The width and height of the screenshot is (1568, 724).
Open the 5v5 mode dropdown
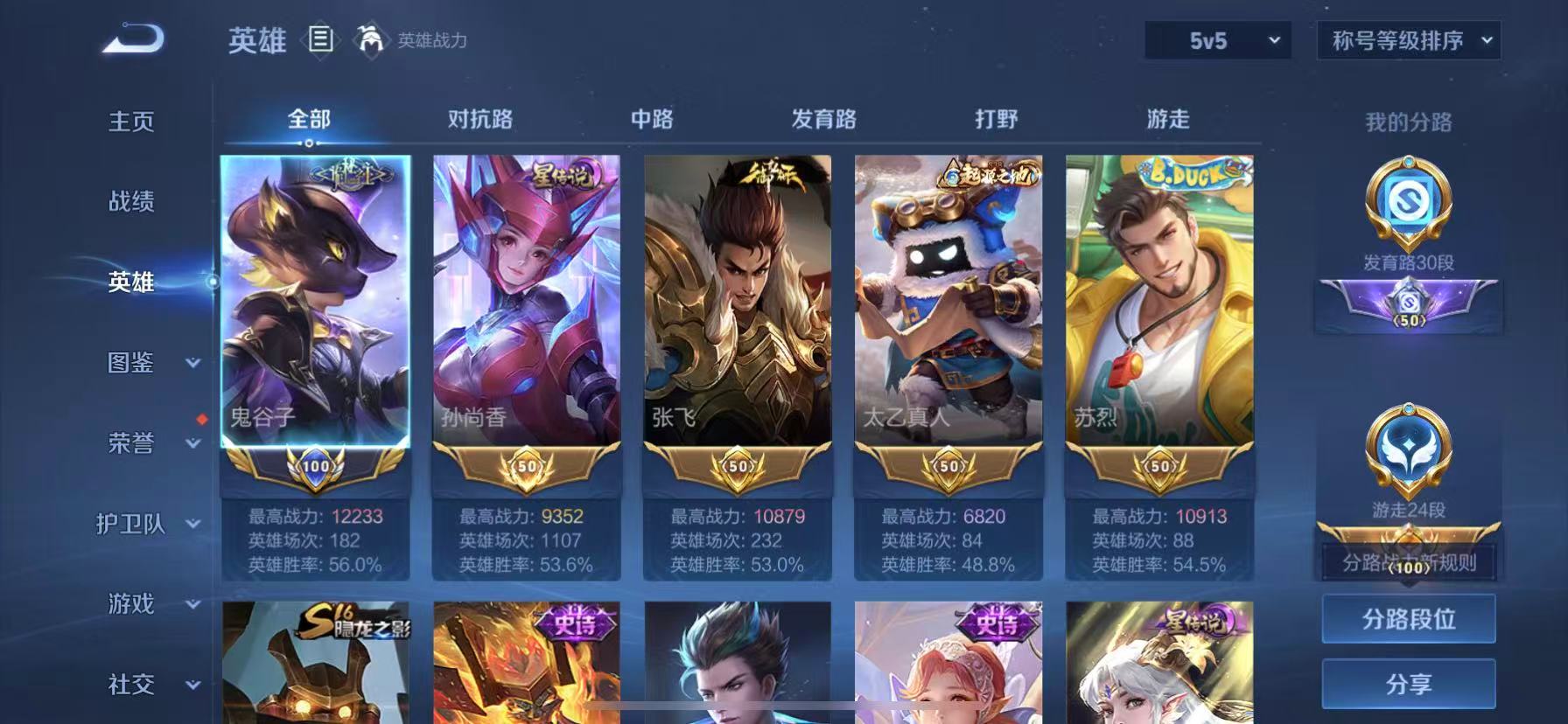coord(1215,40)
